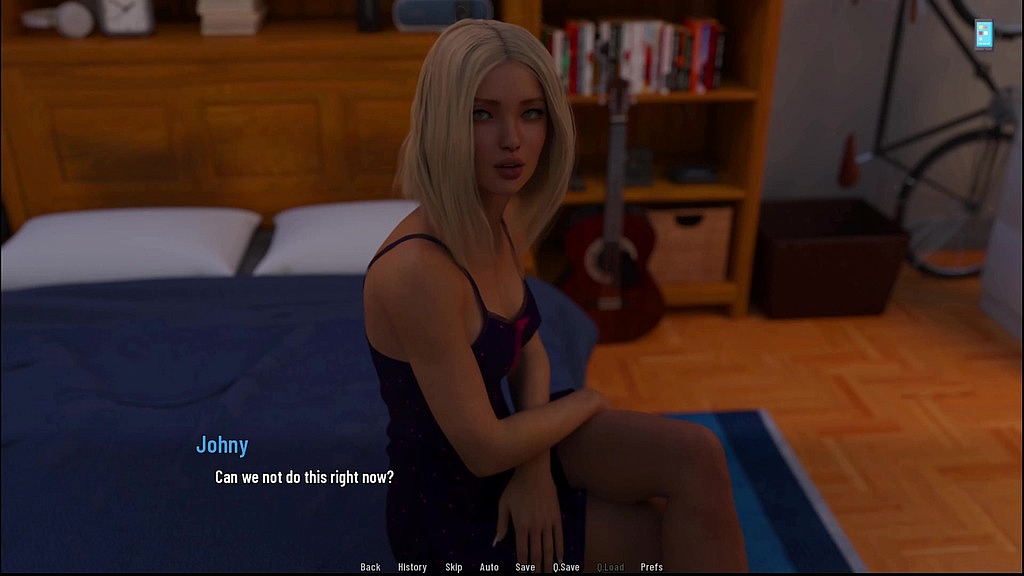Quick save with Q.Save

[566, 567]
